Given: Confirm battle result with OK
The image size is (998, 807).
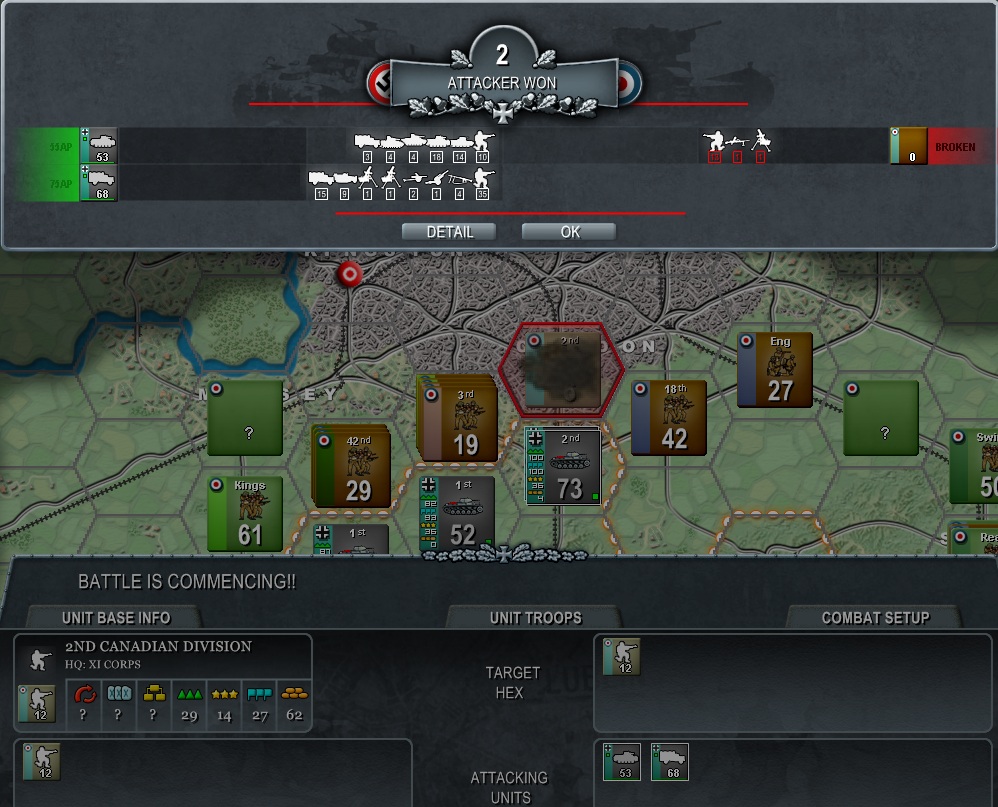Looking at the screenshot, I should (x=569, y=232).
